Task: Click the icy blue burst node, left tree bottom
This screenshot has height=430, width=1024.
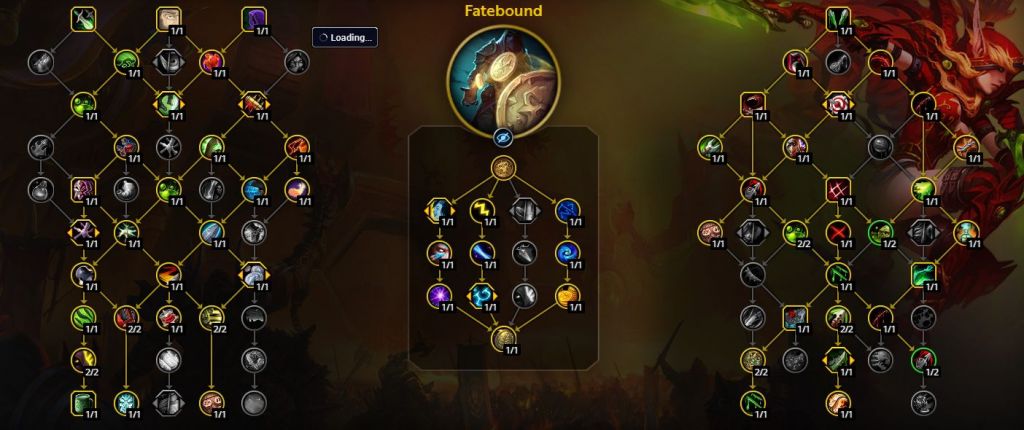Action: click(126, 403)
